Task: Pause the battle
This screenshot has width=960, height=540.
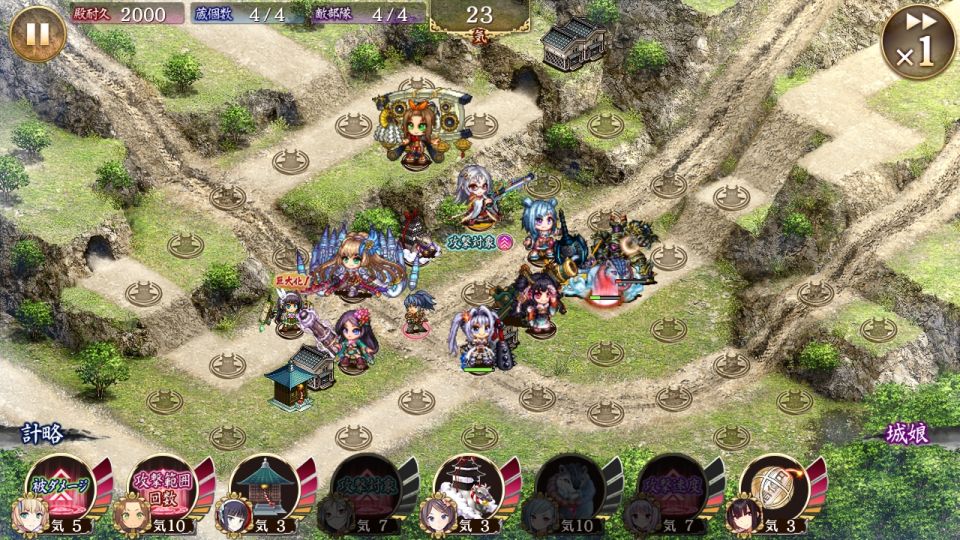Action: click(x=37, y=34)
